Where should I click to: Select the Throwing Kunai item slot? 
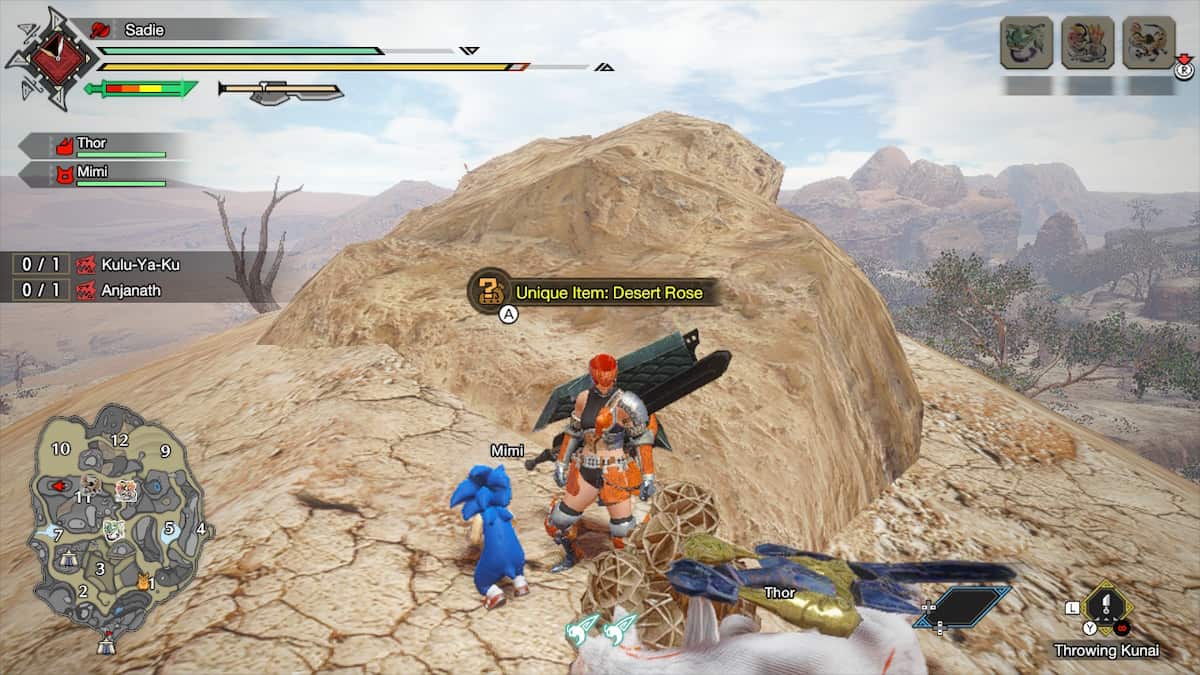click(1107, 608)
